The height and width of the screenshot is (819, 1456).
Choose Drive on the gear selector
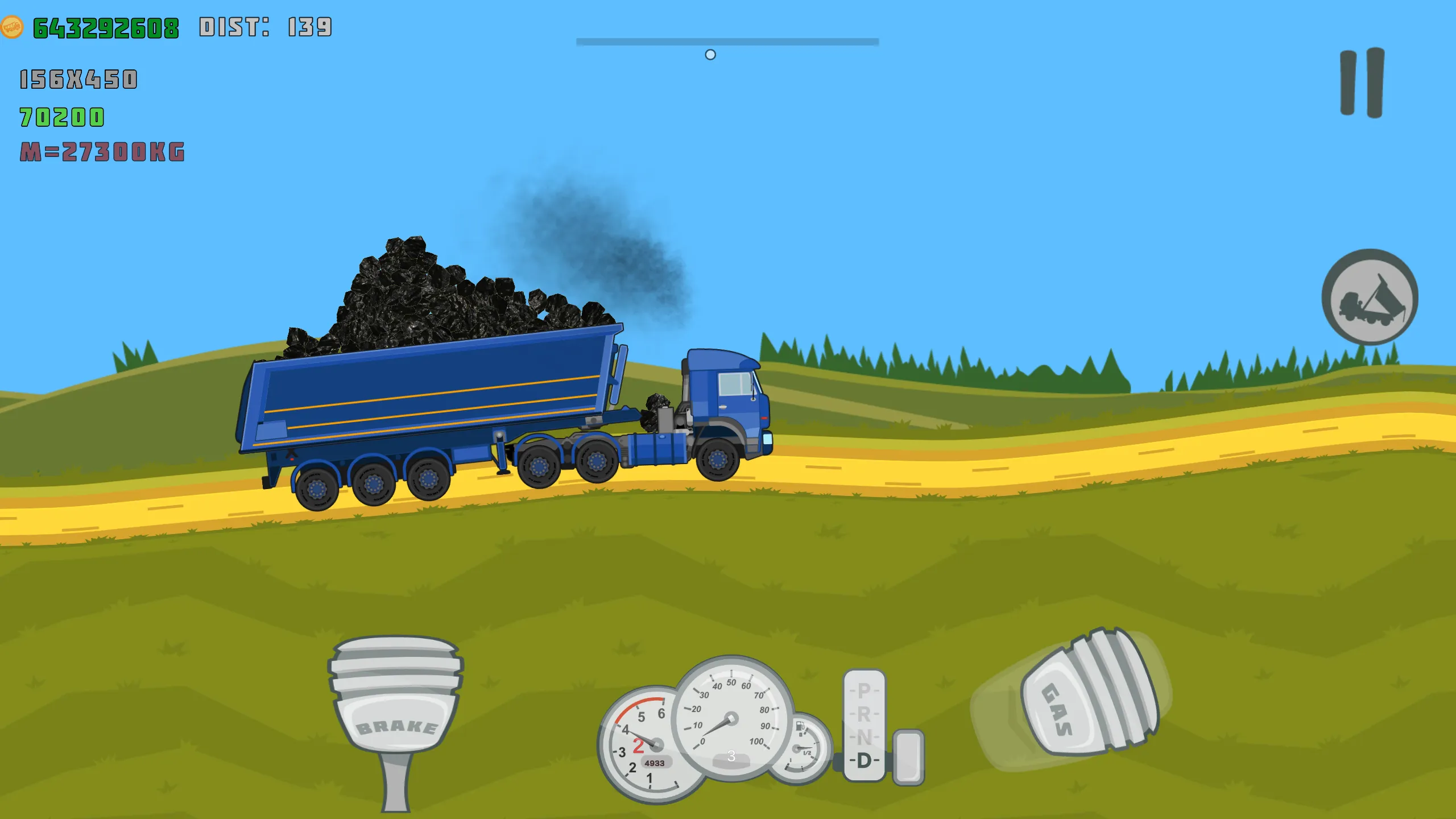click(x=864, y=760)
